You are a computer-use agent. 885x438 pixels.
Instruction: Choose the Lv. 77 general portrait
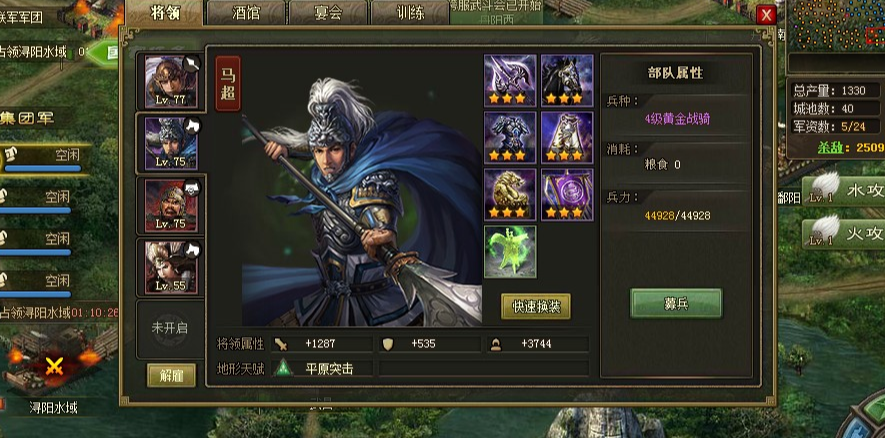[171, 82]
